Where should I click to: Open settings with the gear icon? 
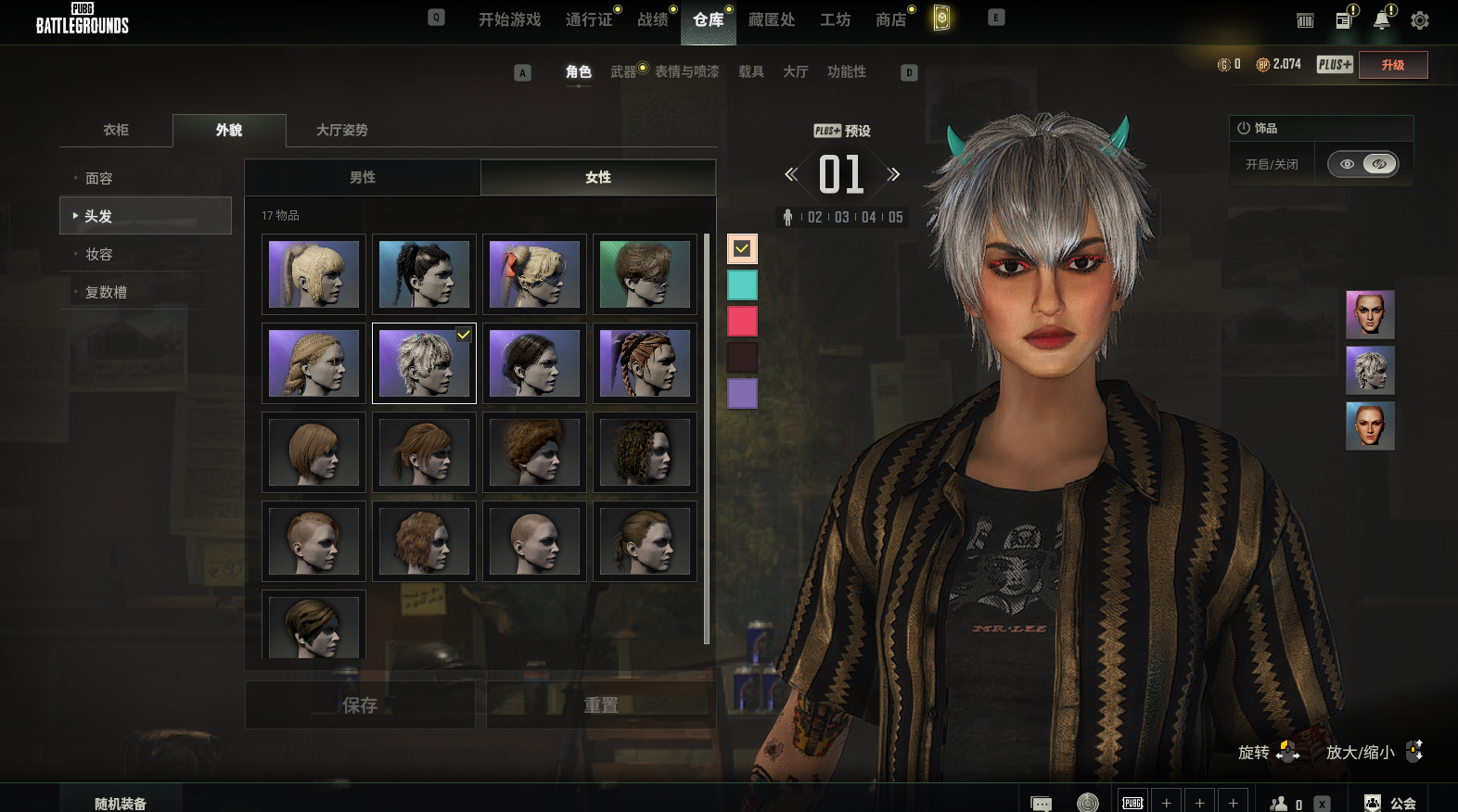1419,20
